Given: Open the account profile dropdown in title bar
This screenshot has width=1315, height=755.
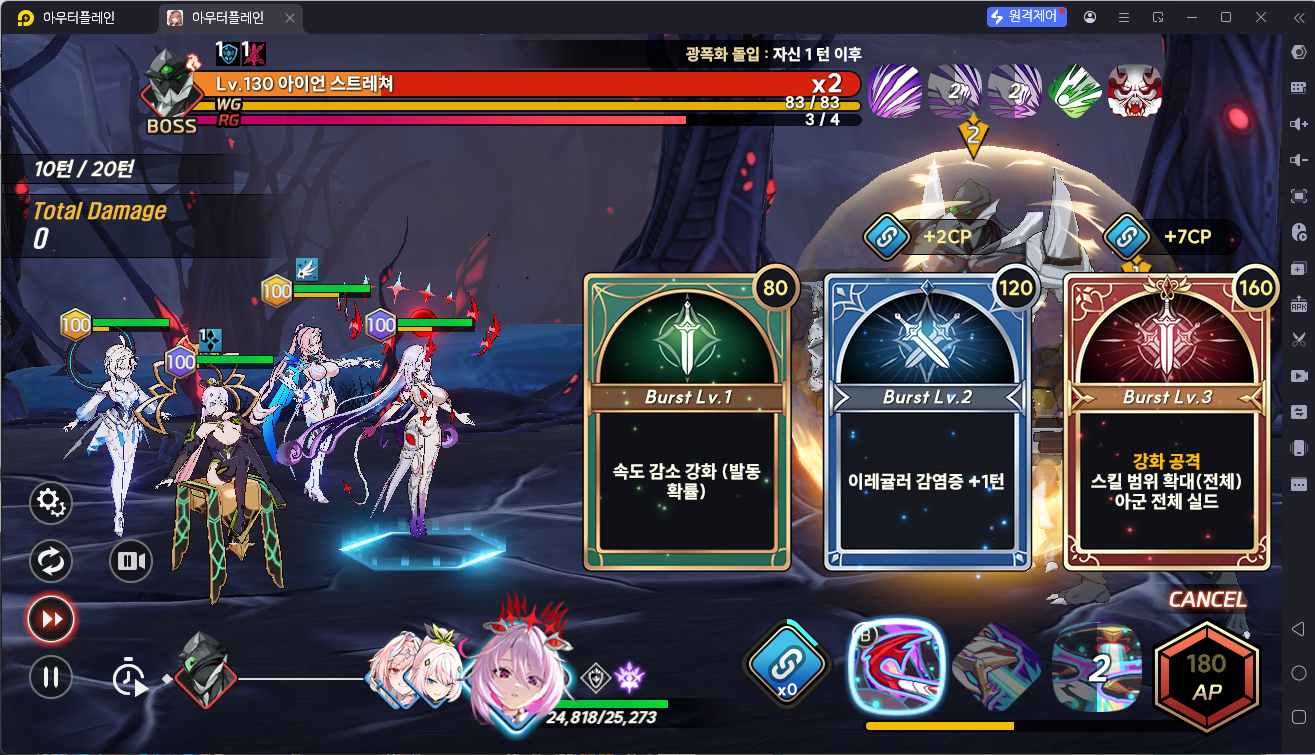Looking at the screenshot, I should click(1090, 17).
